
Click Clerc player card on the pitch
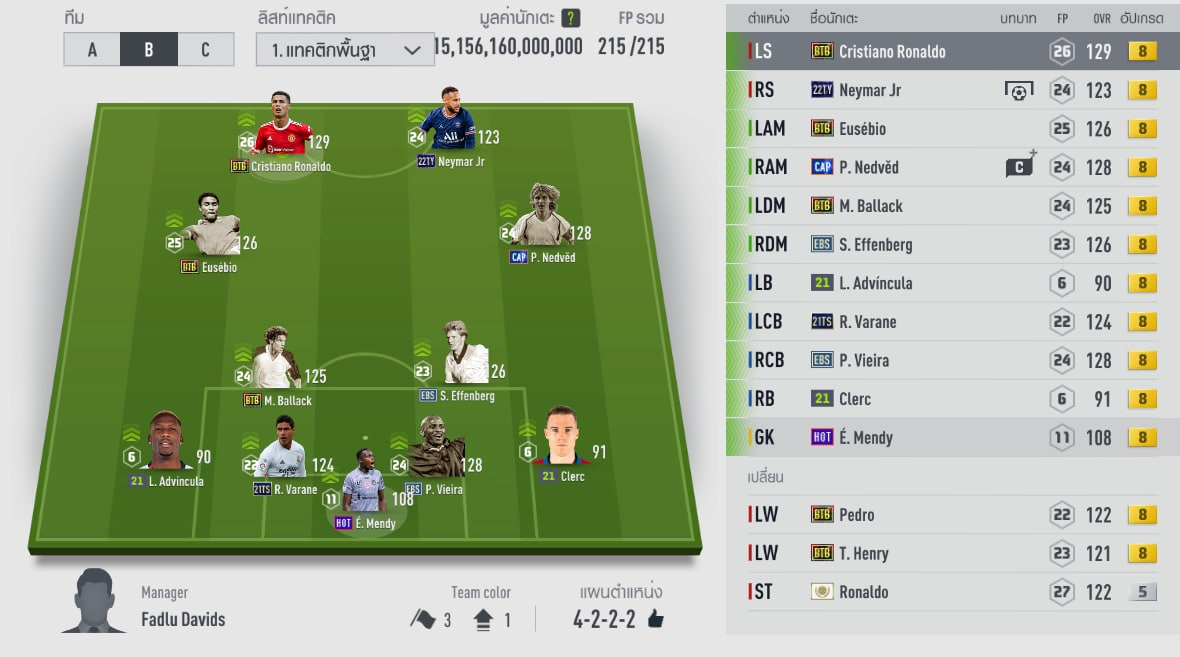[x=568, y=440]
